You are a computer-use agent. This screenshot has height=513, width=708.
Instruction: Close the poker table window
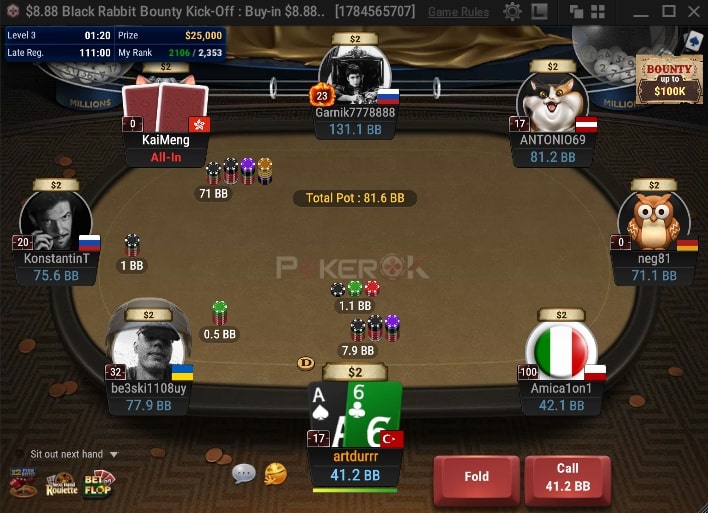click(x=692, y=12)
